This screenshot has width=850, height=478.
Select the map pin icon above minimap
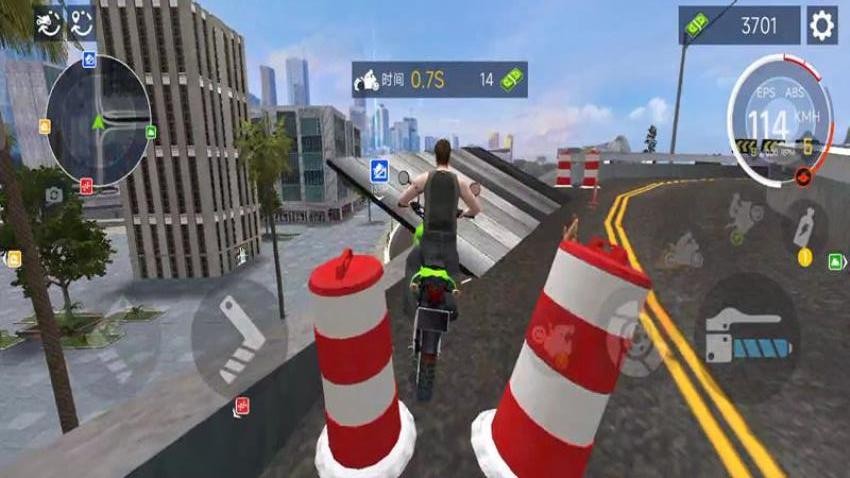pos(80,24)
